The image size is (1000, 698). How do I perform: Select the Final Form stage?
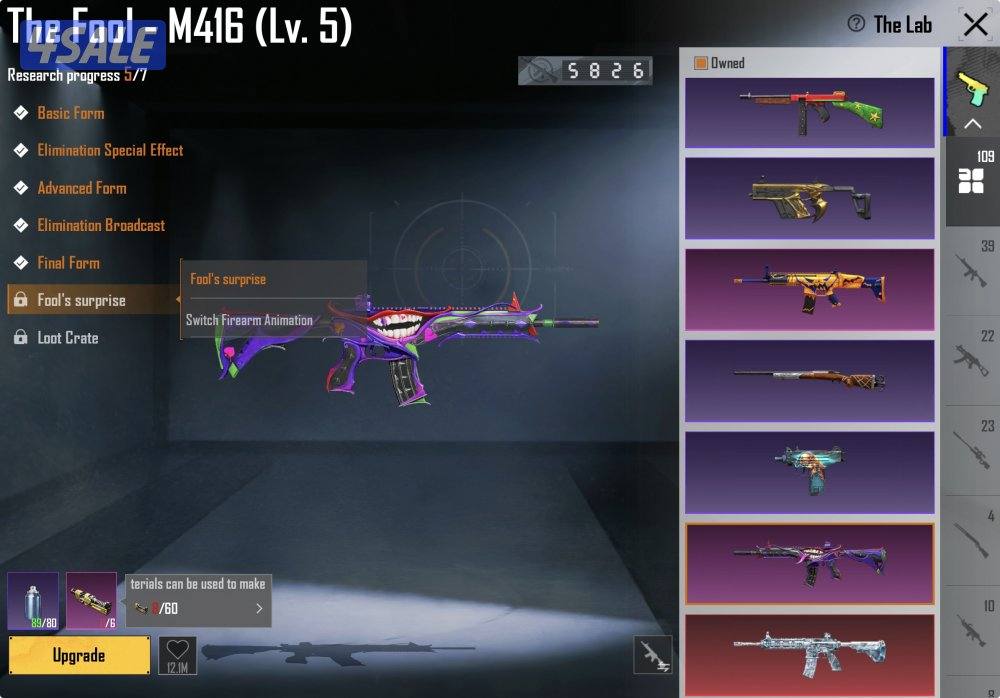(x=68, y=263)
